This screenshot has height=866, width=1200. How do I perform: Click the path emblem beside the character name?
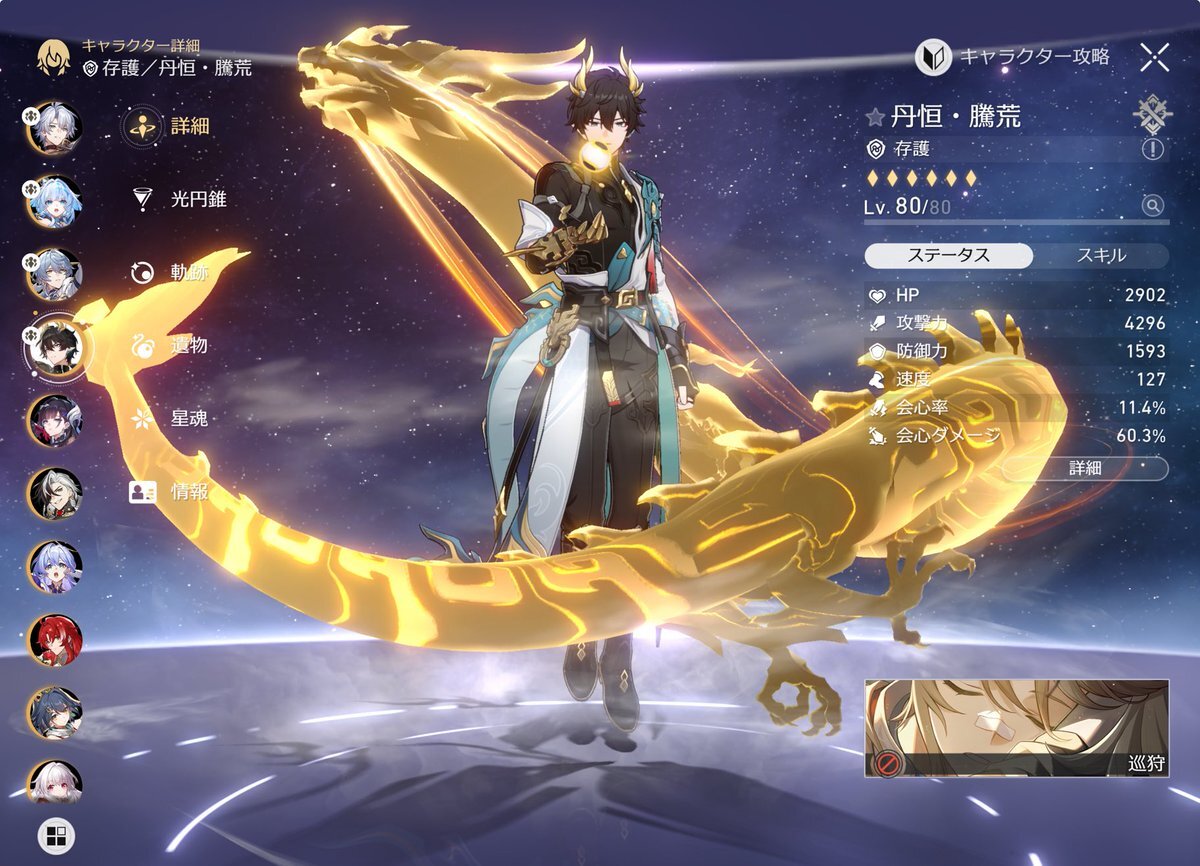click(1153, 115)
